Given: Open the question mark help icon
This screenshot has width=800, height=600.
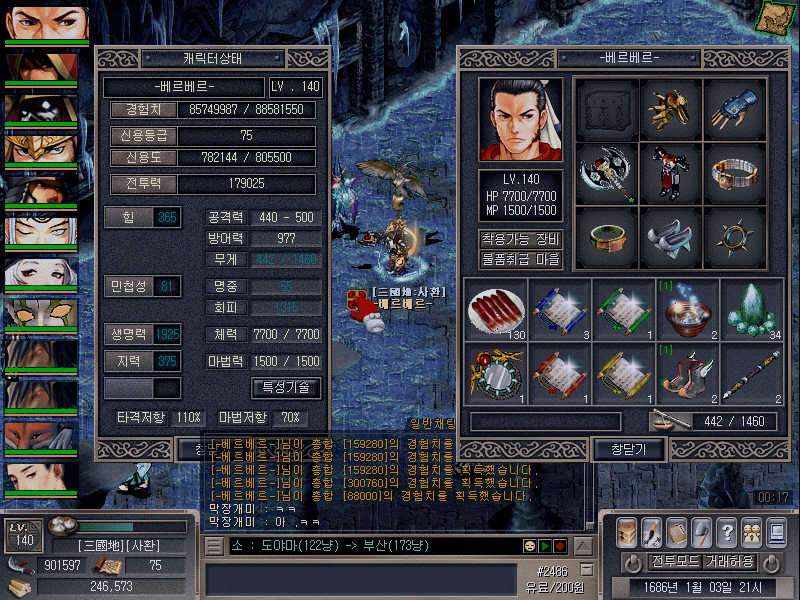Looking at the screenshot, I should (727, 532).
